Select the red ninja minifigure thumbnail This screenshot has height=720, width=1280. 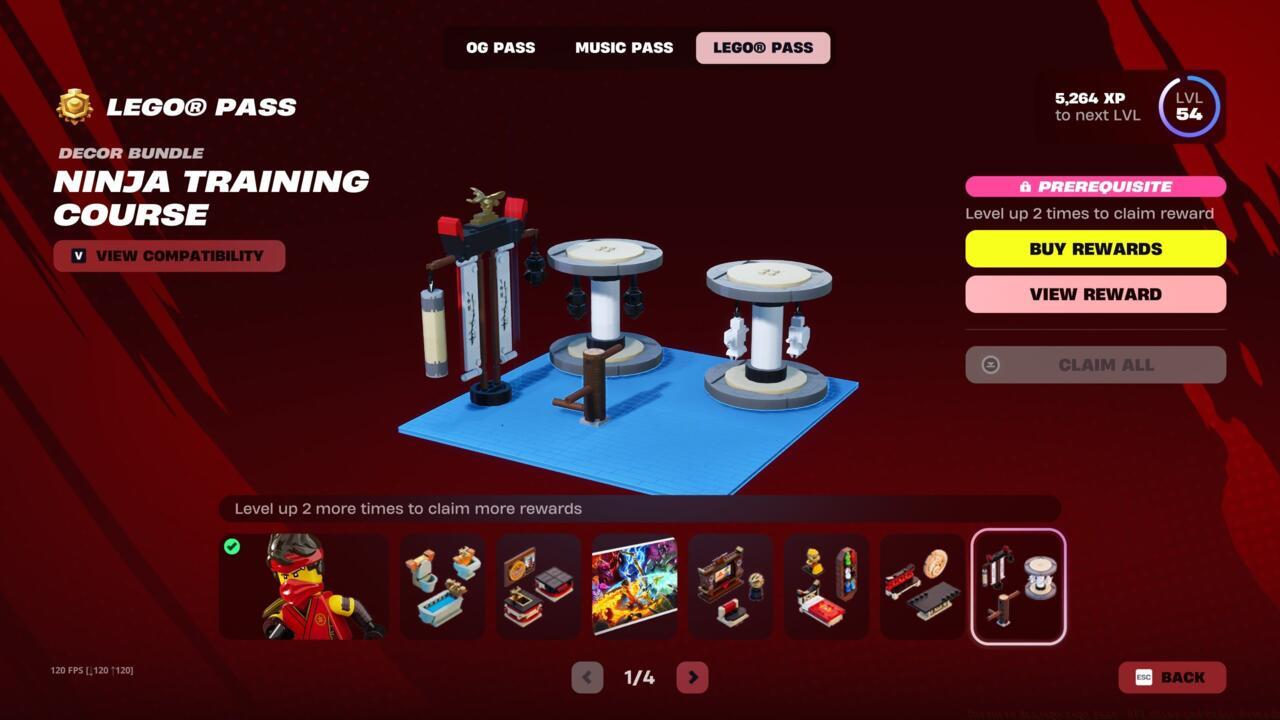(x=303, y=586)
